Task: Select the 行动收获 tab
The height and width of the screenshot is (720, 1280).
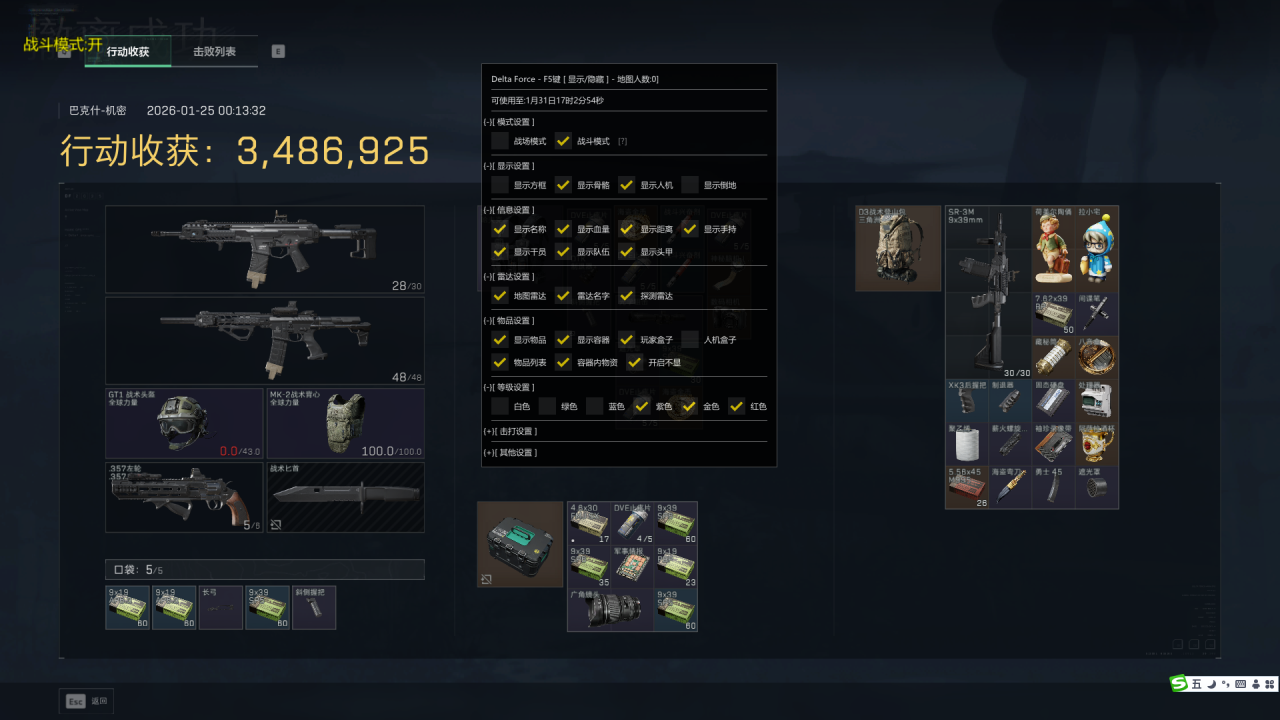Action: click(128, 52)
